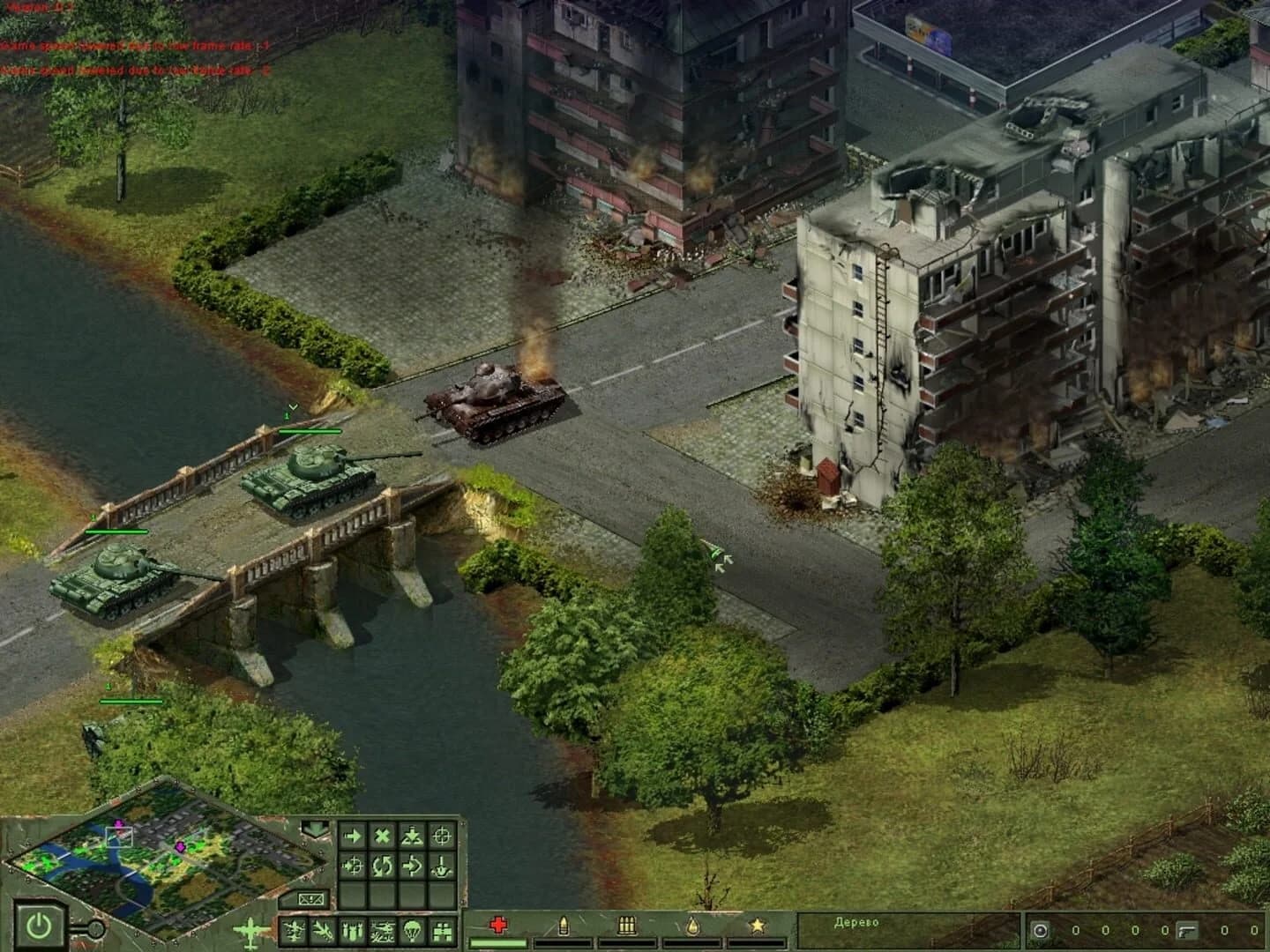Screen dimensions: 1270x952
Task: Click the fuel droplet indicator icon
Action: [691, 926]
